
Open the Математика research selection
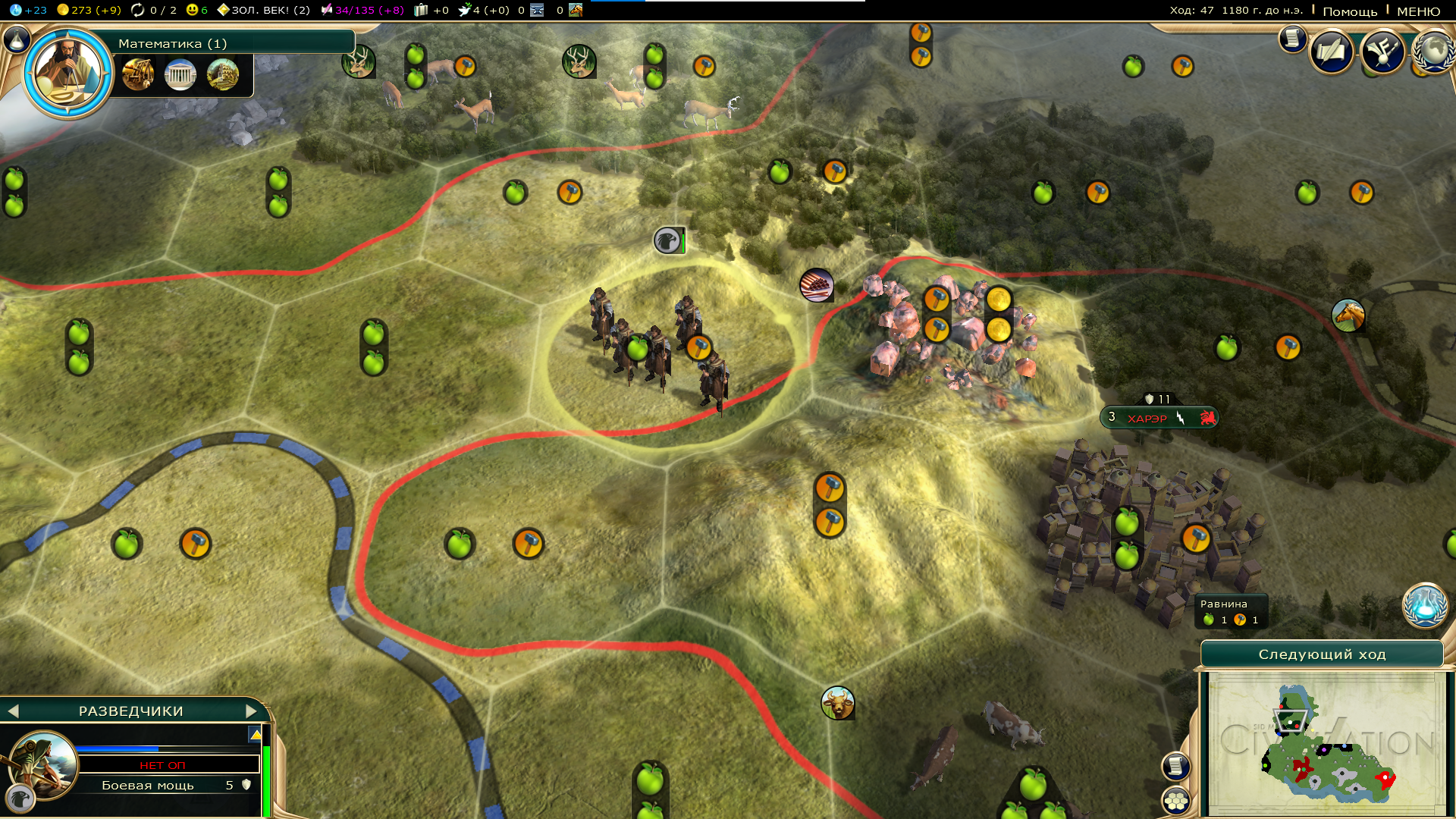(227, 43)
